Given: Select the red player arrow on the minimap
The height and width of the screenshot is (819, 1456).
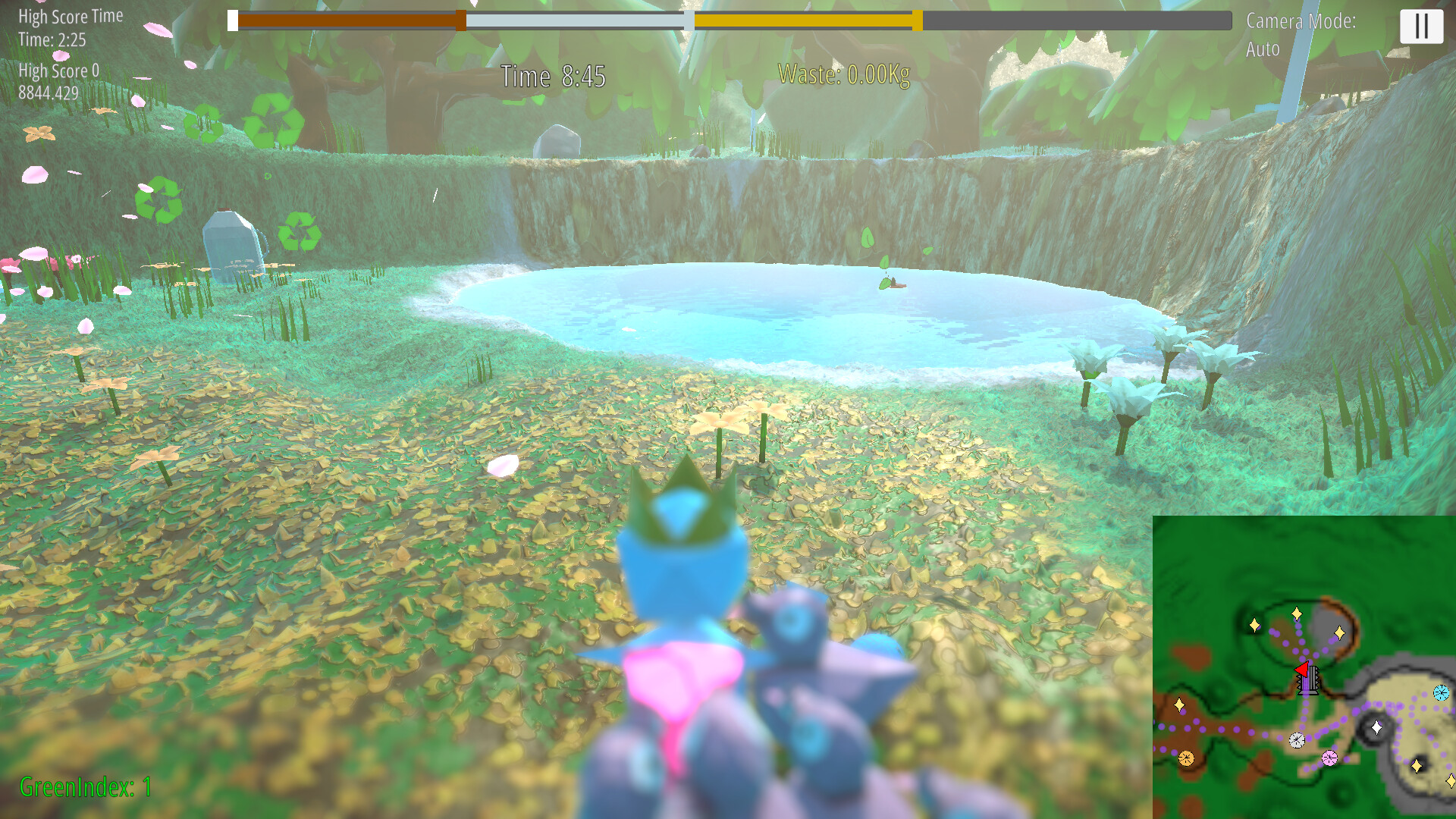Looking at the screenshot, I should [1303, 669].
